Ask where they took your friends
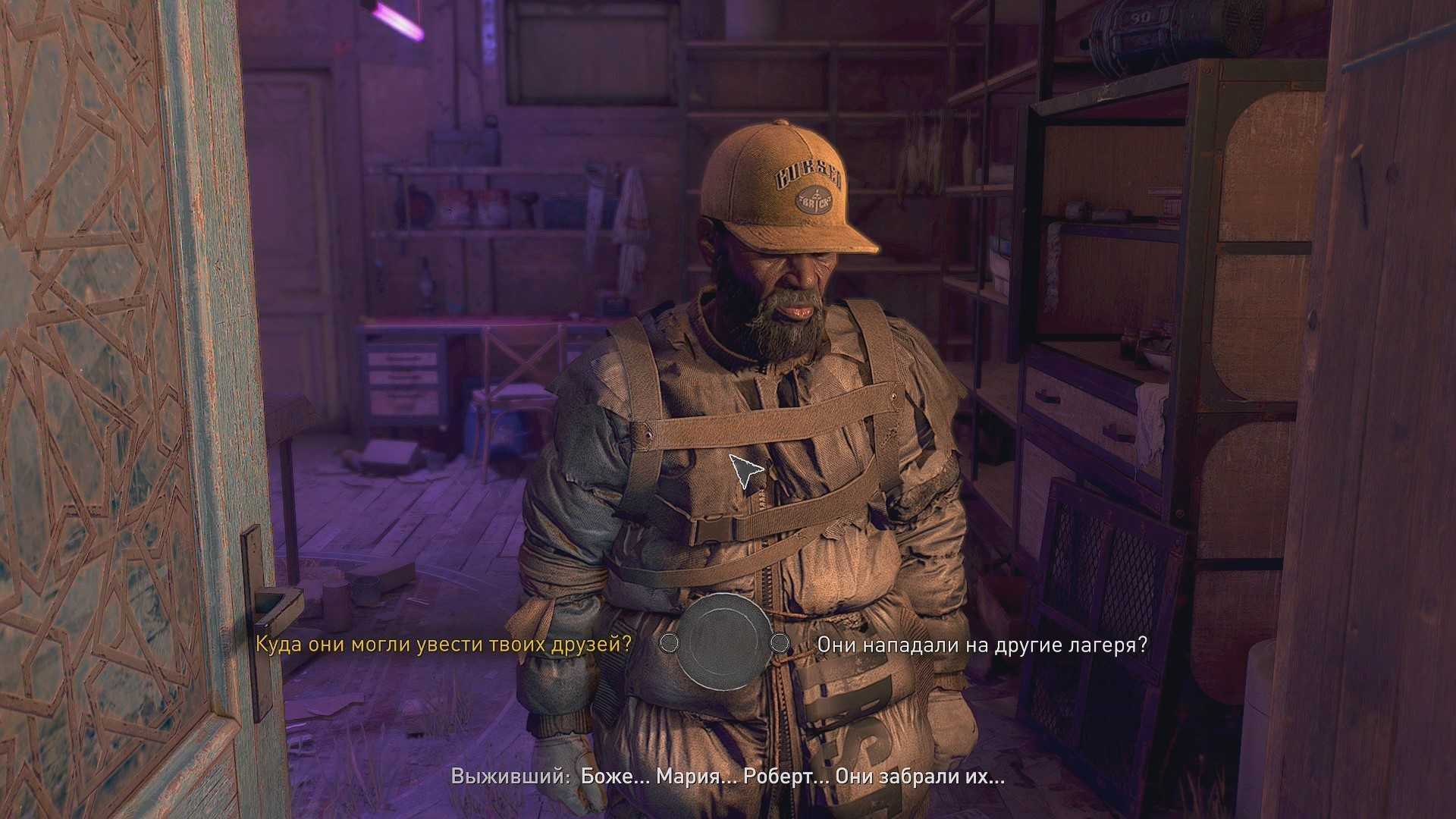Viewport: 1456px width, 819px height. click(443, 645)
